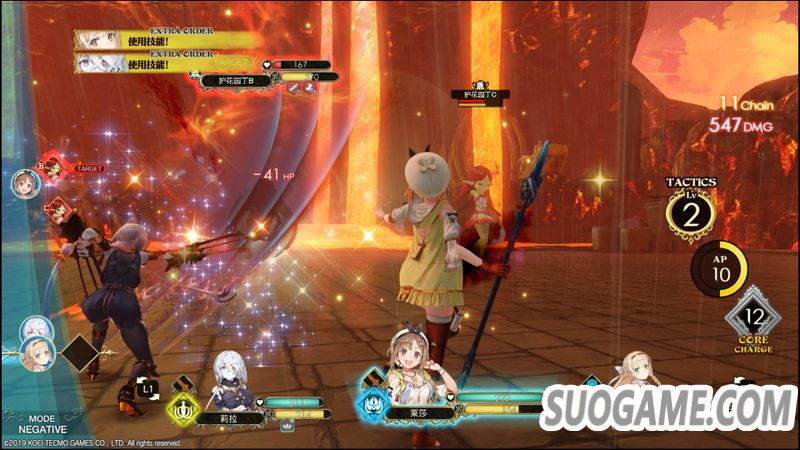Select Ryza's round portrait on the turn timeline
The height and width of the screenshot is (450, 800).
pyautogui.click(x=25, y=182)
